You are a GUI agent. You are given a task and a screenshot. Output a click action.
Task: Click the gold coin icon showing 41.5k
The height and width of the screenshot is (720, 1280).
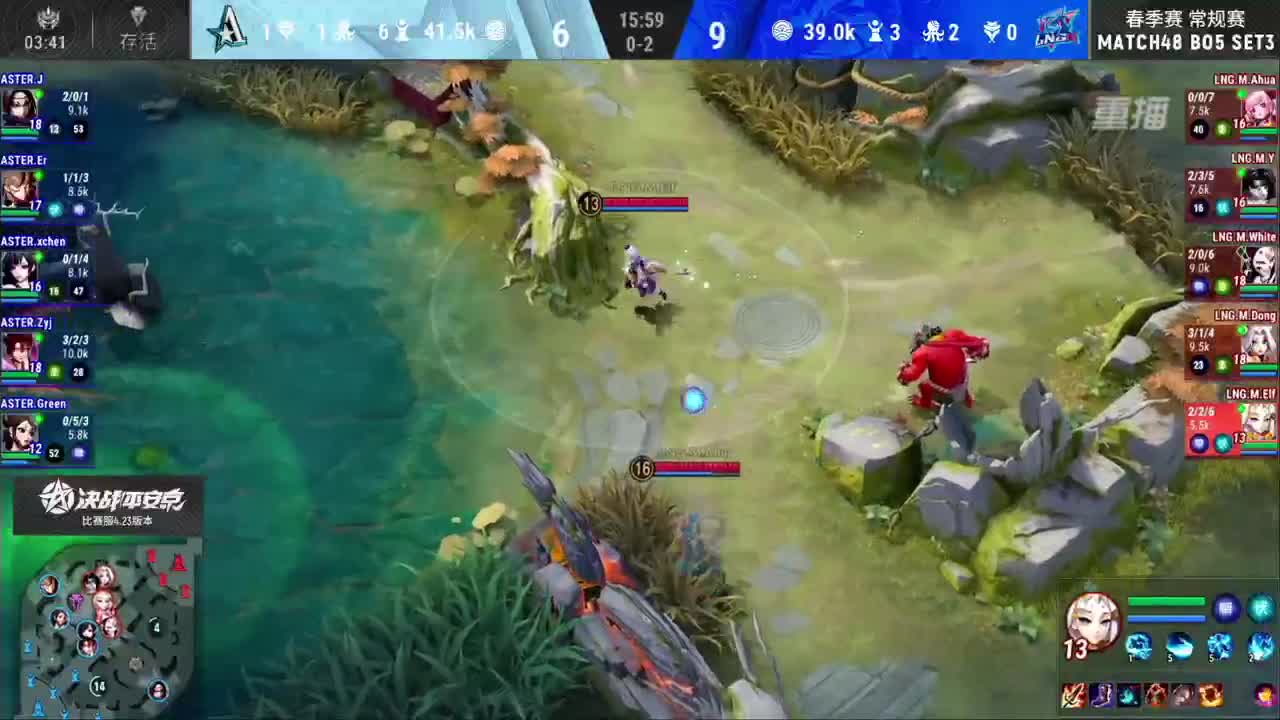coord(496,31)
